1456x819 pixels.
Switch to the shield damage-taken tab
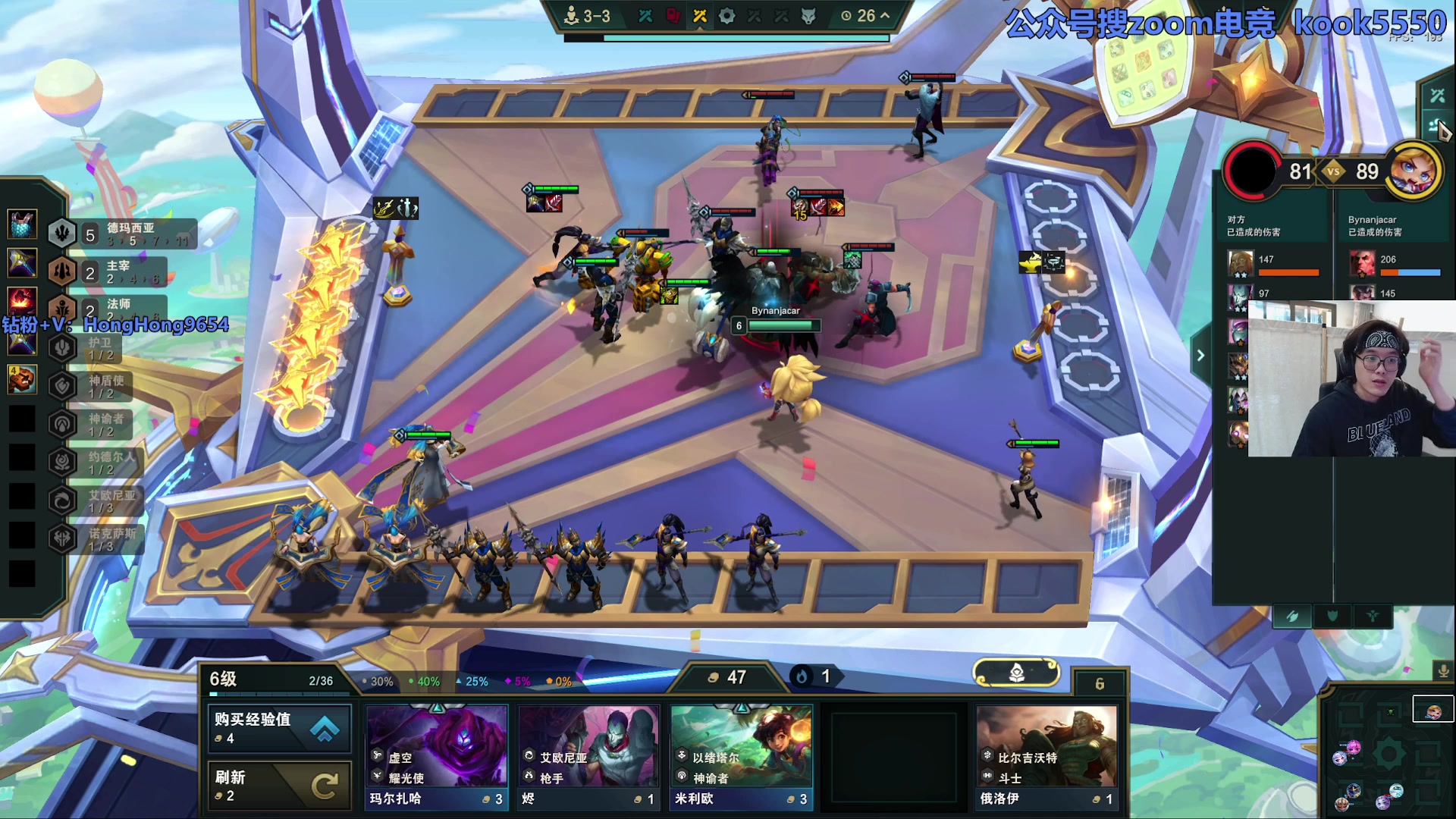(1332, 617)
